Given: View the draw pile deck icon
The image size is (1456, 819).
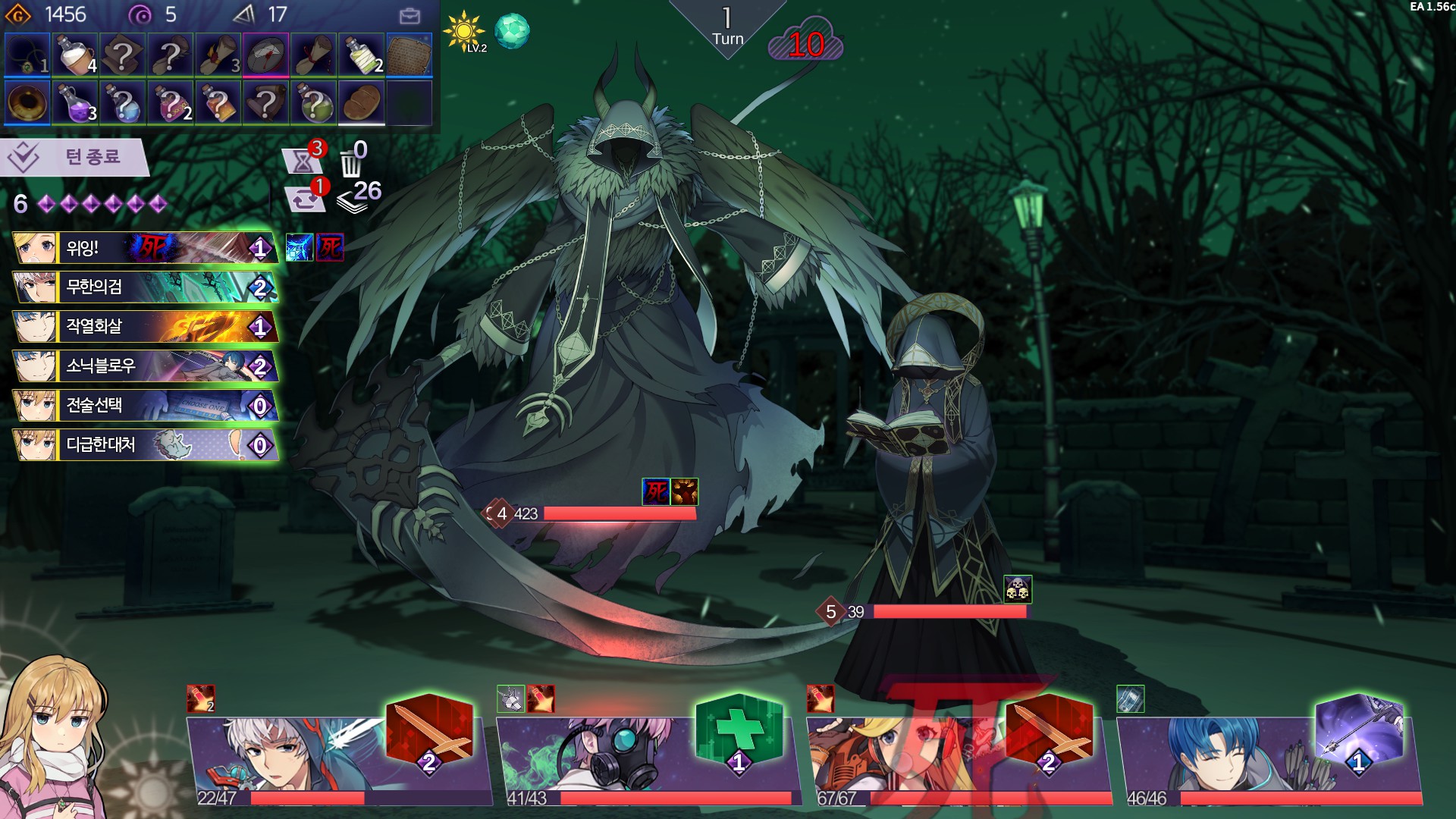Looking at the screenshot, I should click(x=356, y=197).
